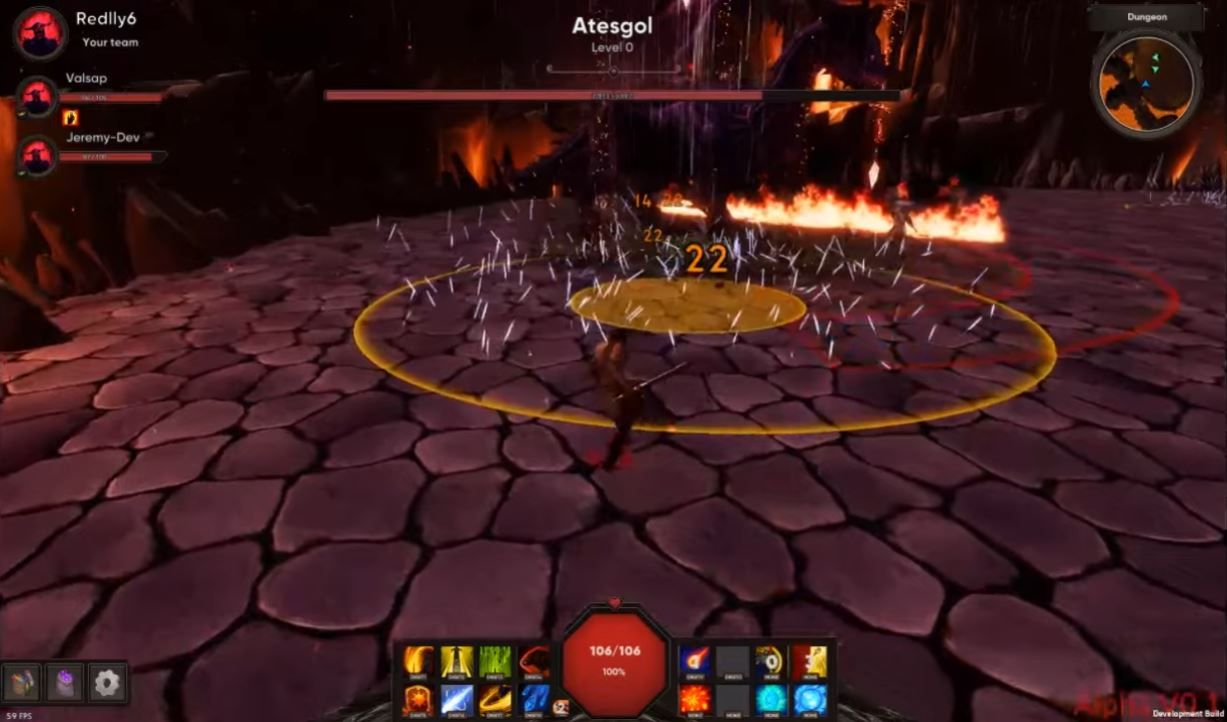Activate the yellow sword light-beam ability
The width and height of the screenshot is (1227, 722).
(x=457, y=661)
